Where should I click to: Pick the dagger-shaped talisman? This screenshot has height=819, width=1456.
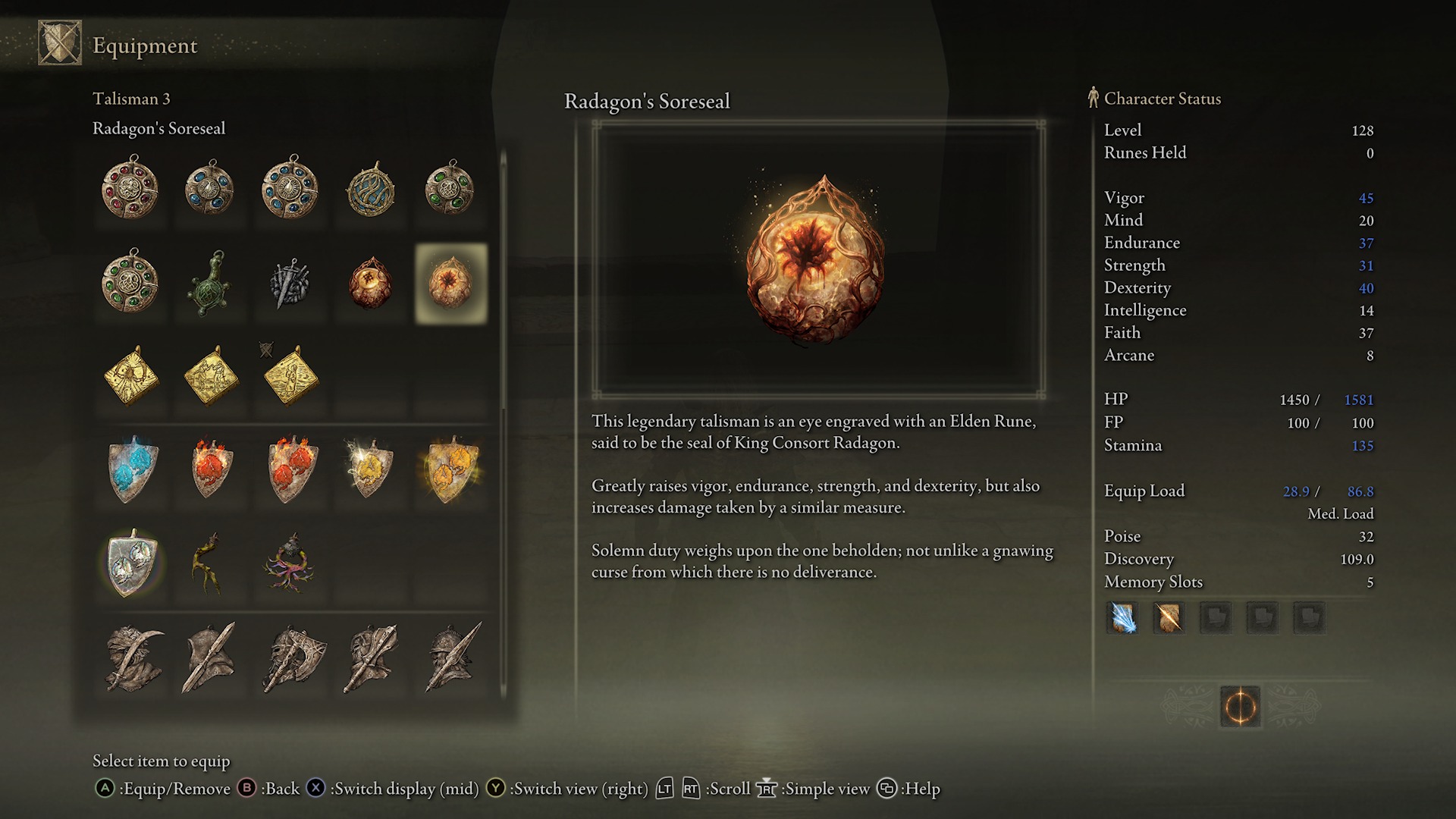[x=290, y=284]
